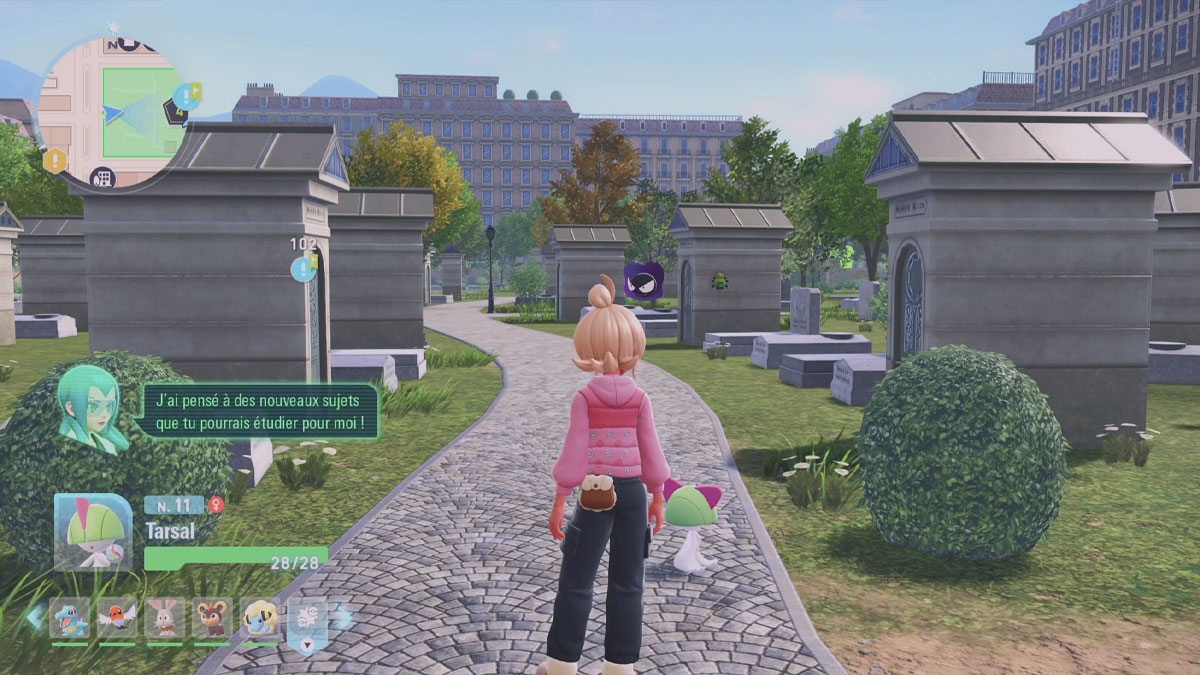
Task: Click the dark pentagon marker on minimap
Action: point(176,111)
